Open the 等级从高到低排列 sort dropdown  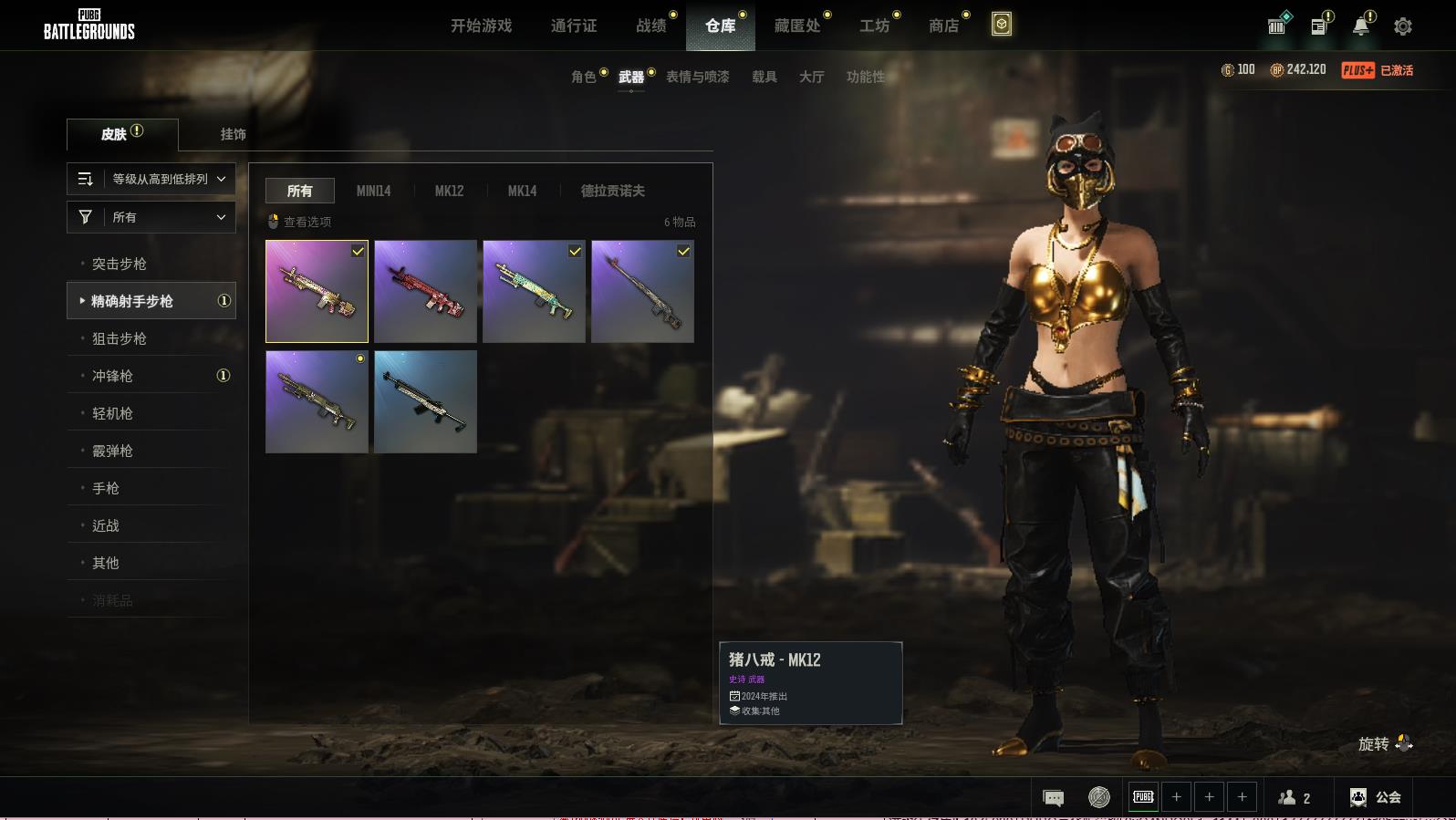151,179
